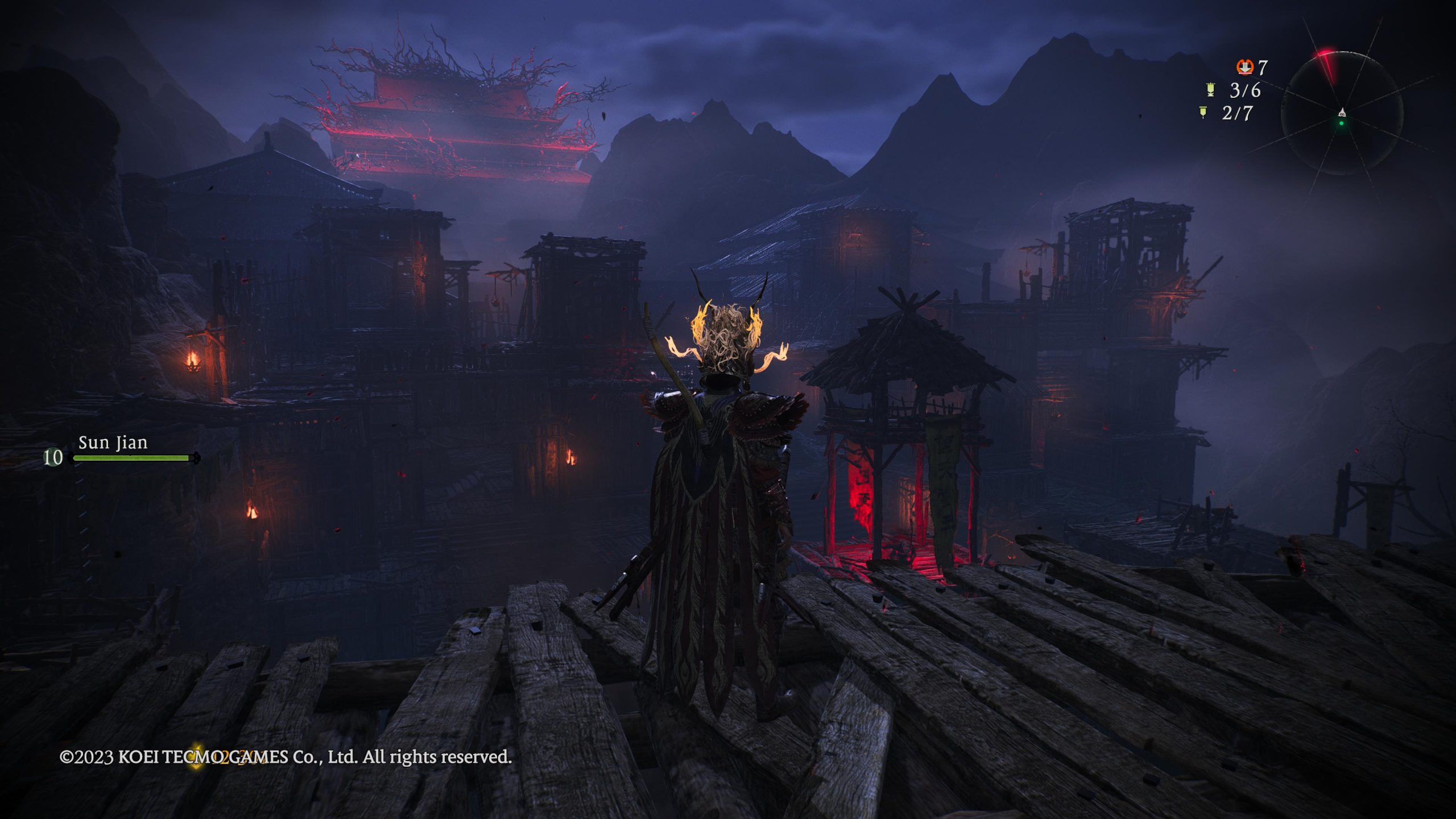The image size is (1456, 819).
Task: Select the battle flag icon beside 3/6
Action: pos(1210,90)
